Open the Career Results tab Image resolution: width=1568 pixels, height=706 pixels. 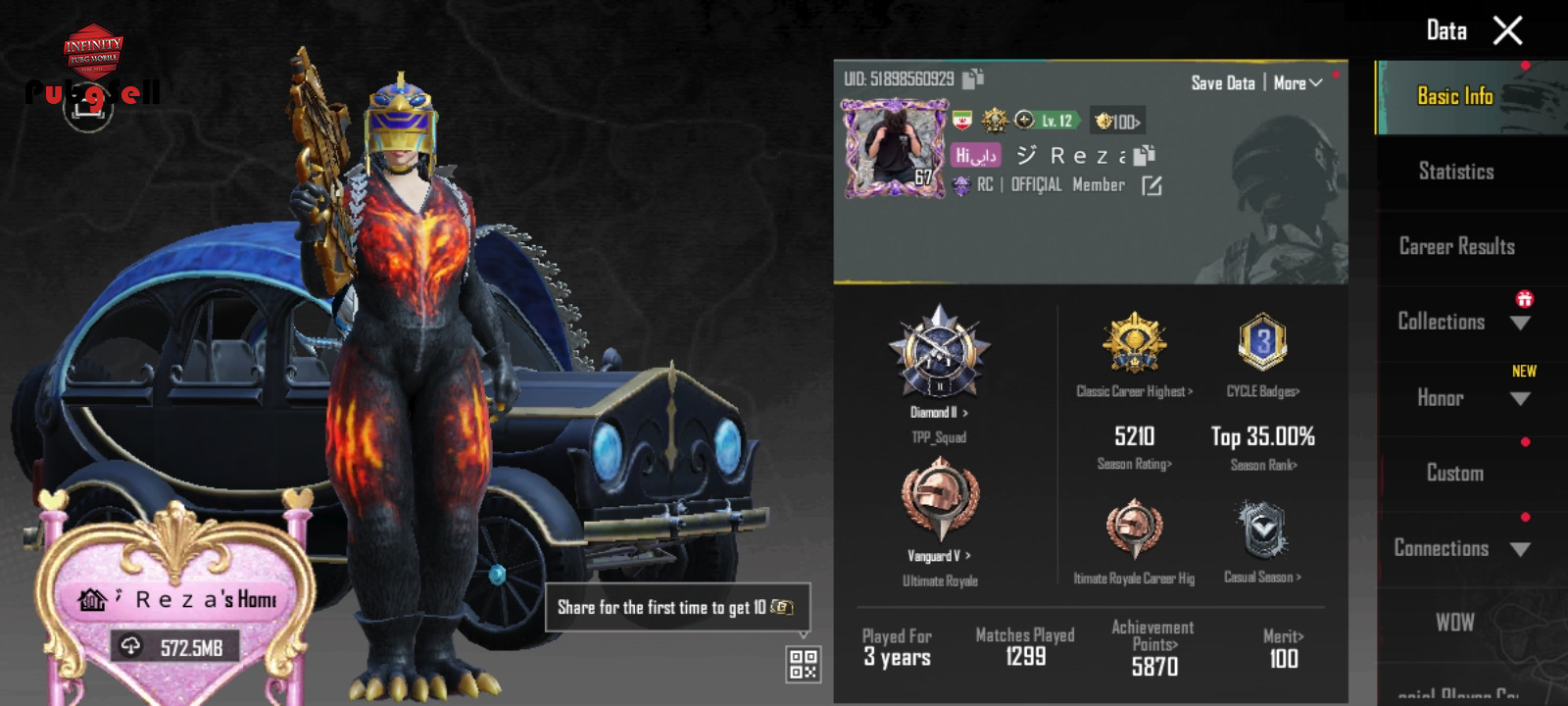click(x=1456, y=246)
